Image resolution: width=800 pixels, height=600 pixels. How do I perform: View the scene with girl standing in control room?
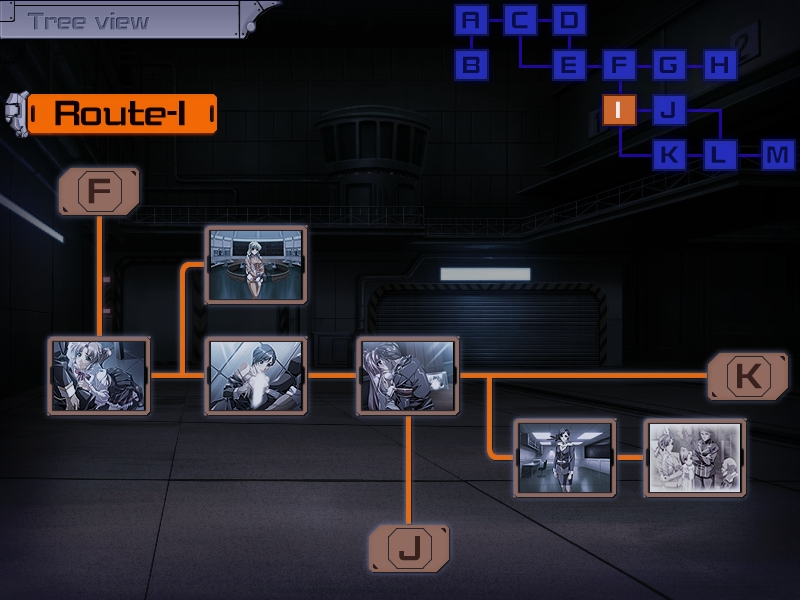coord(255,264)
